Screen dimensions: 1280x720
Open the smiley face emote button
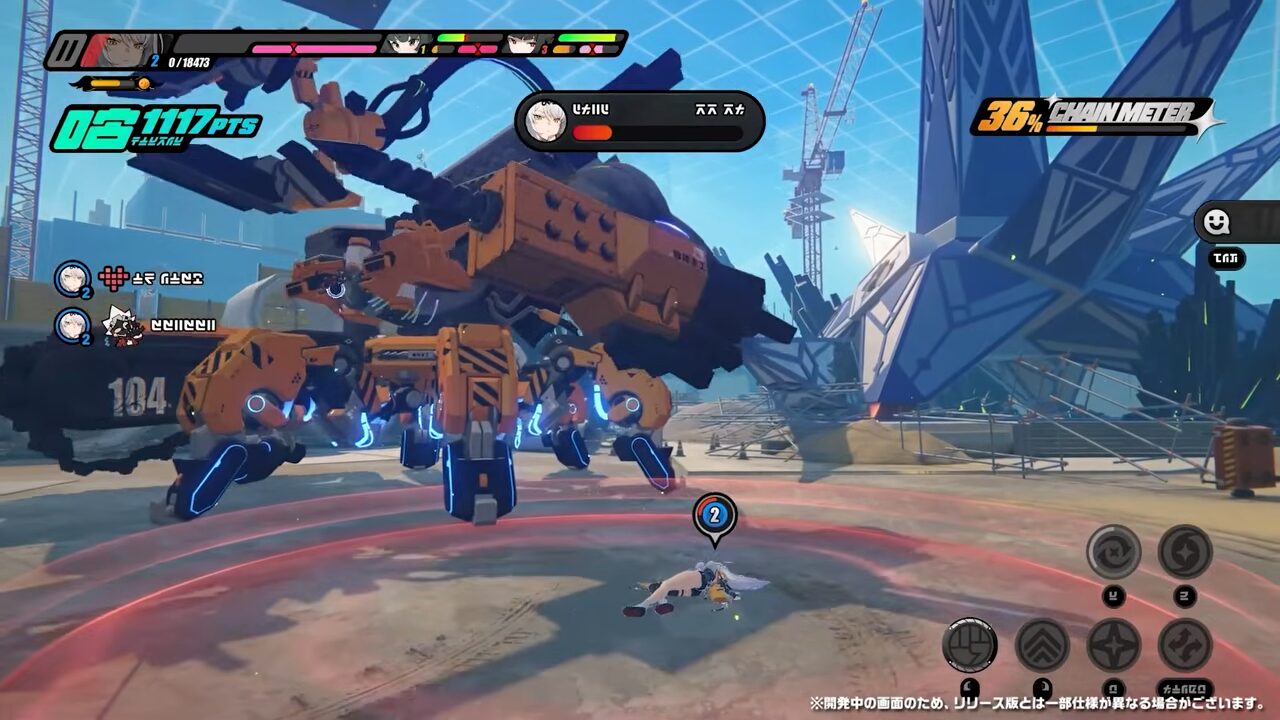(x=1217, y=223)
